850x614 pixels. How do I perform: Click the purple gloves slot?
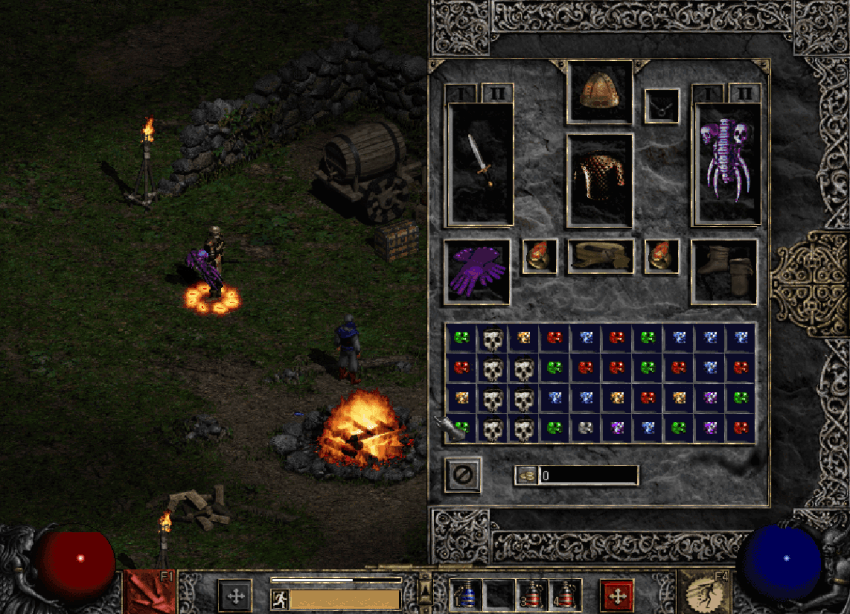click(477, 271)
